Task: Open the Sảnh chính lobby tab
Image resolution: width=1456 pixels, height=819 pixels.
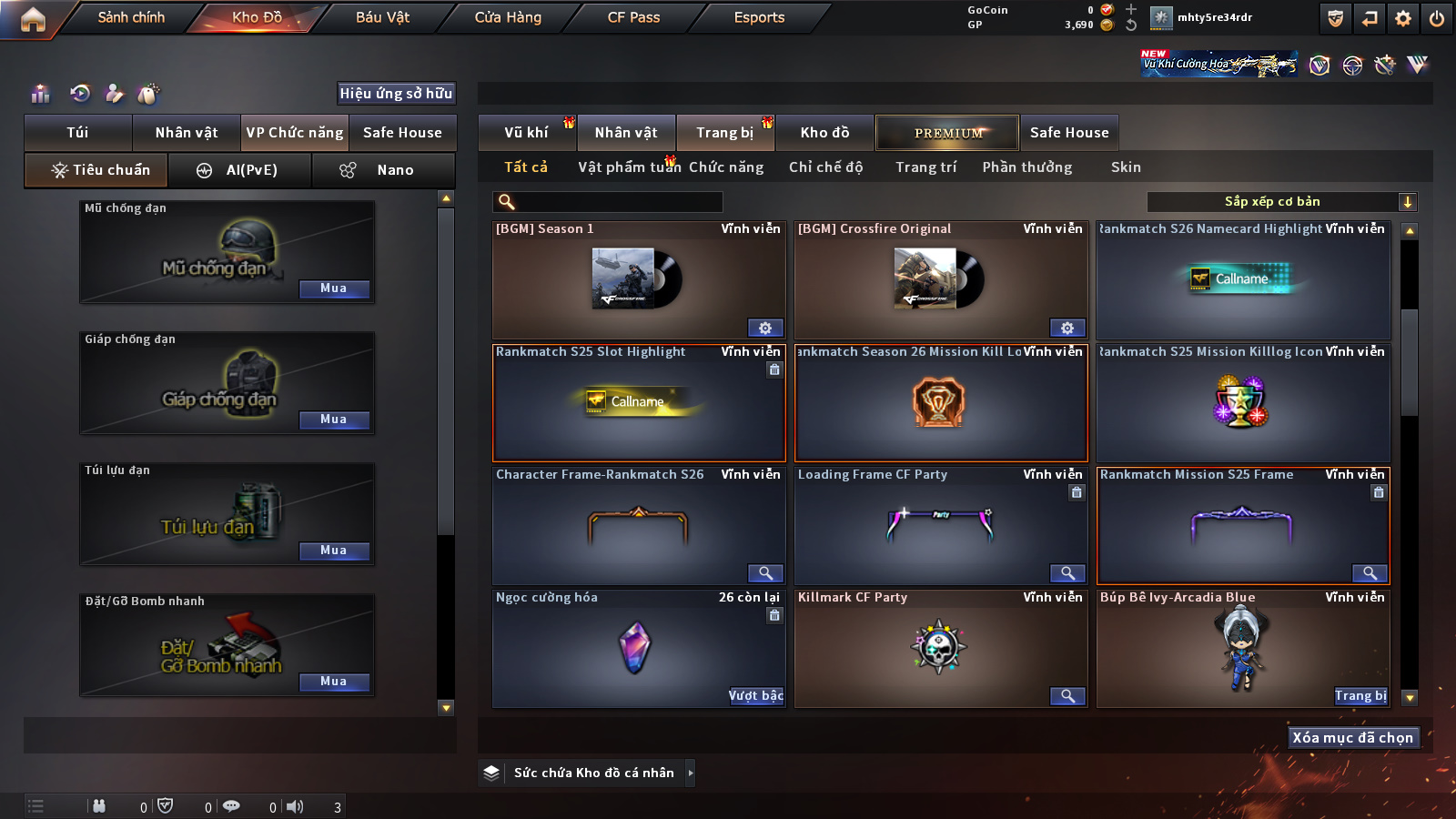Action: [x=131, y=17]
